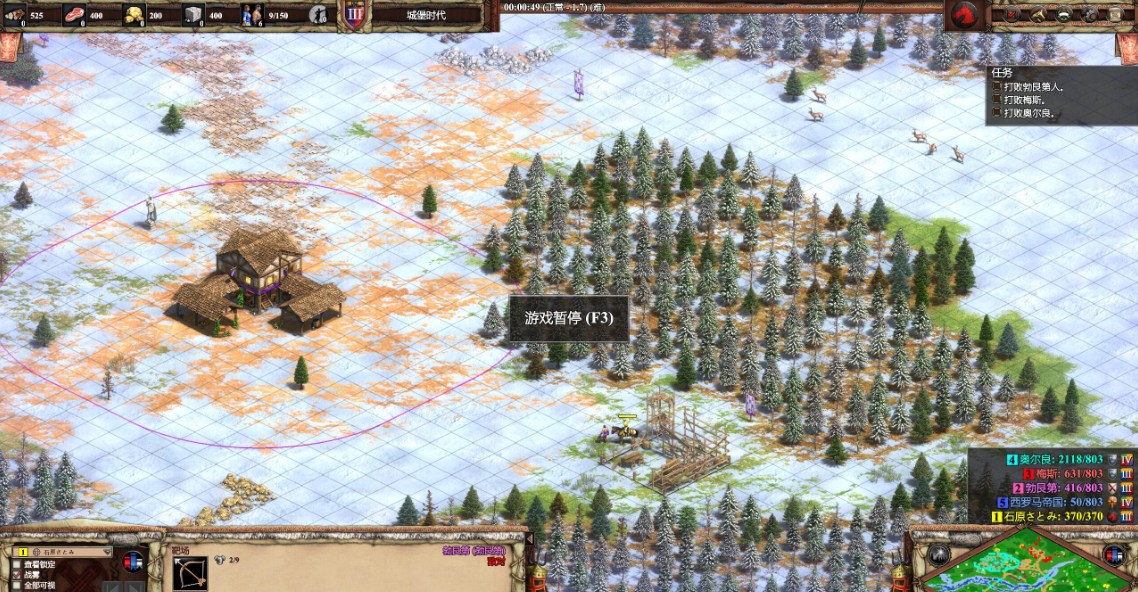This screenshot has height=592, width=1138.
Task: Toggle the 战雾 fog of war checkbox
Action: click(x=19, y=575)
